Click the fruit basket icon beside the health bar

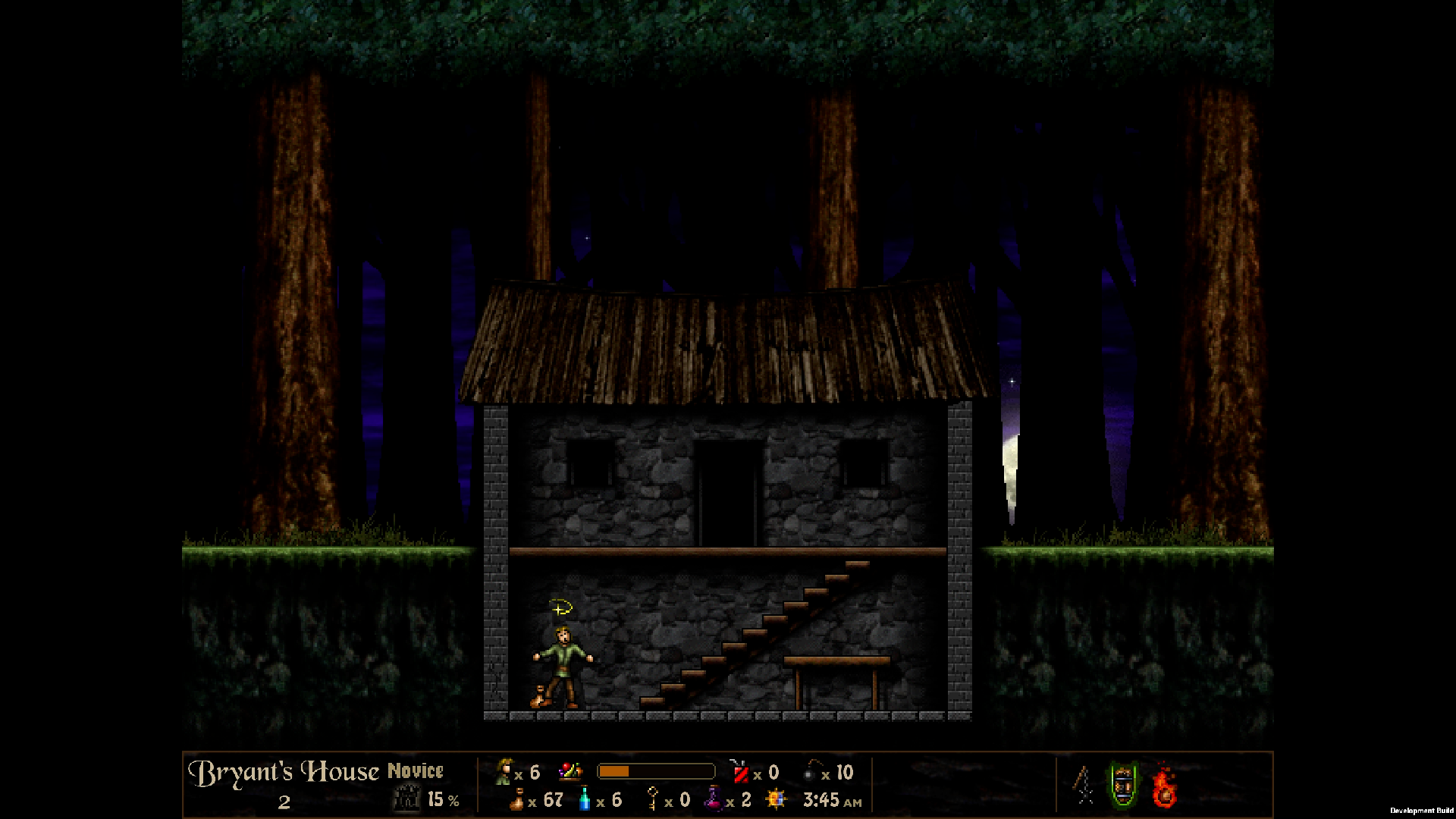[570, 771]
